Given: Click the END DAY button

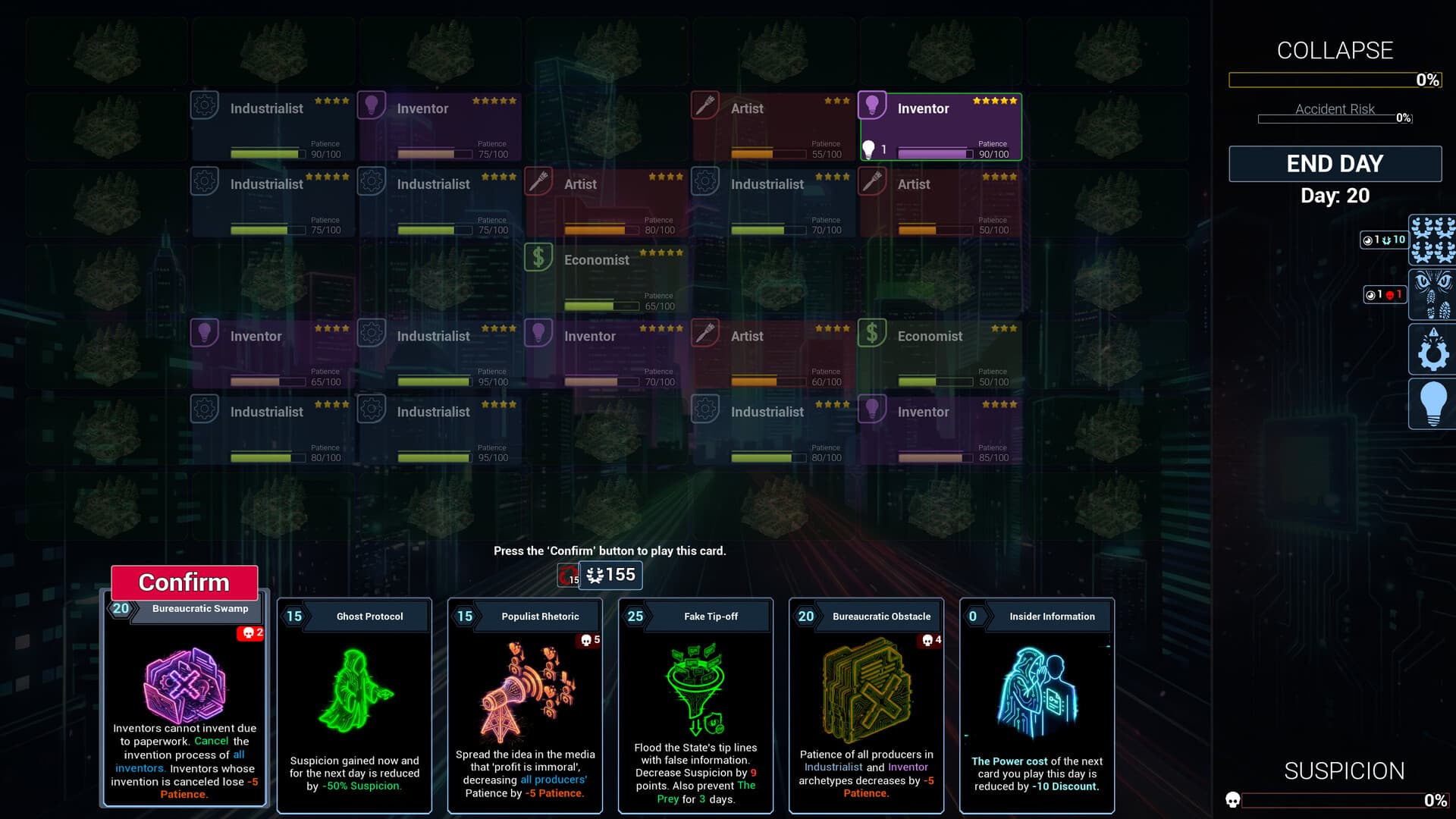Looking at the screenshot, I should [1335, 163].
